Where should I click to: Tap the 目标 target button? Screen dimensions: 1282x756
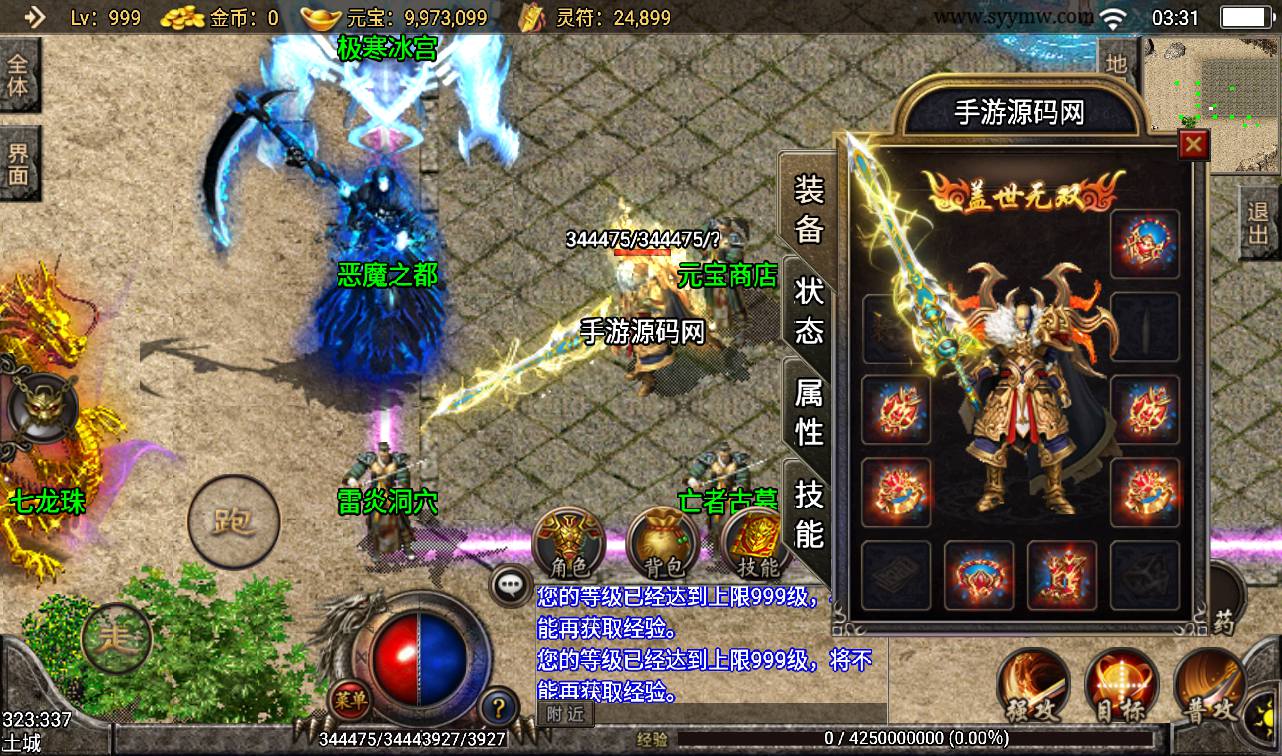(x=1122, y=686)
